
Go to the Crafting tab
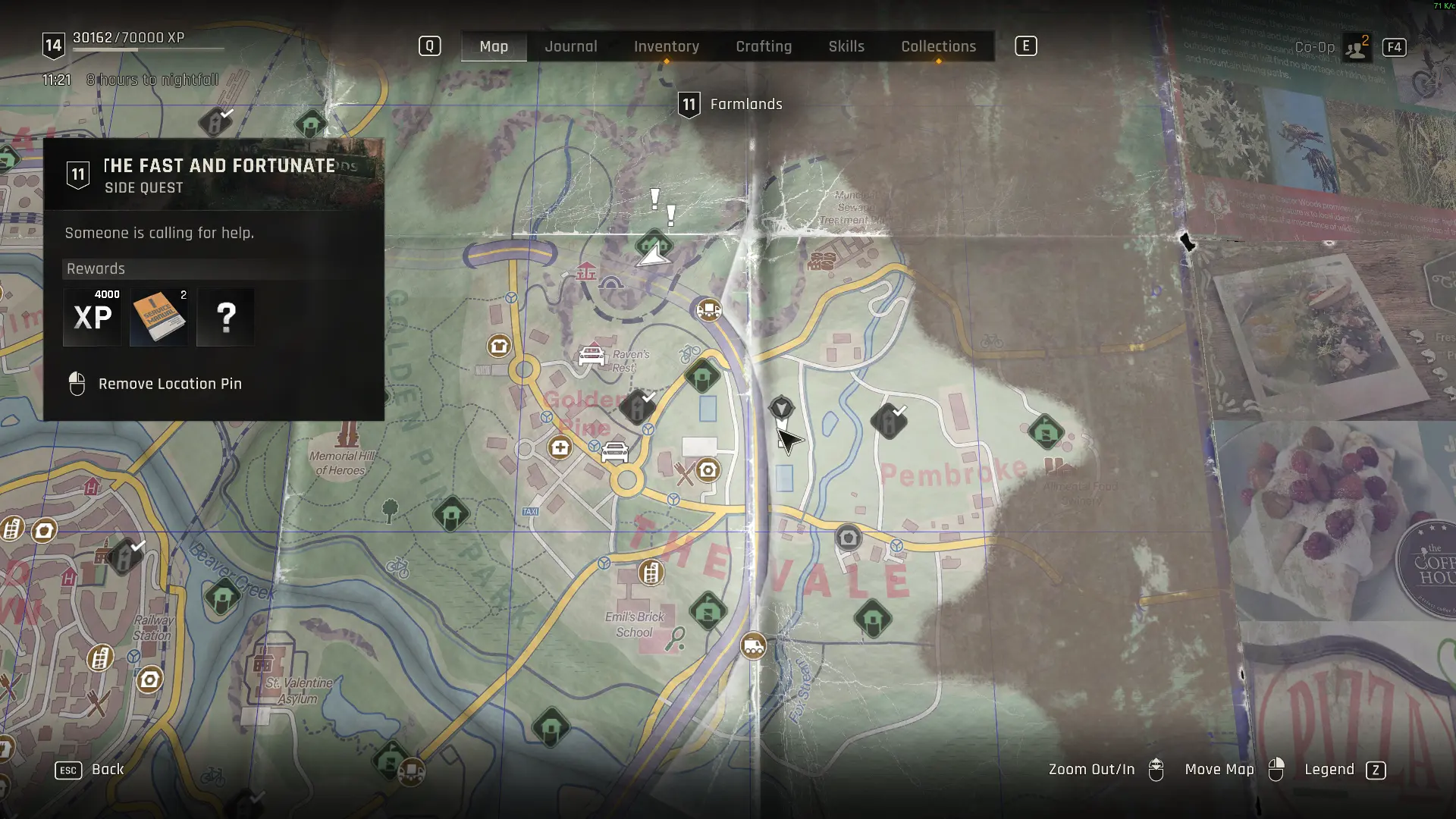coord(763,46)
